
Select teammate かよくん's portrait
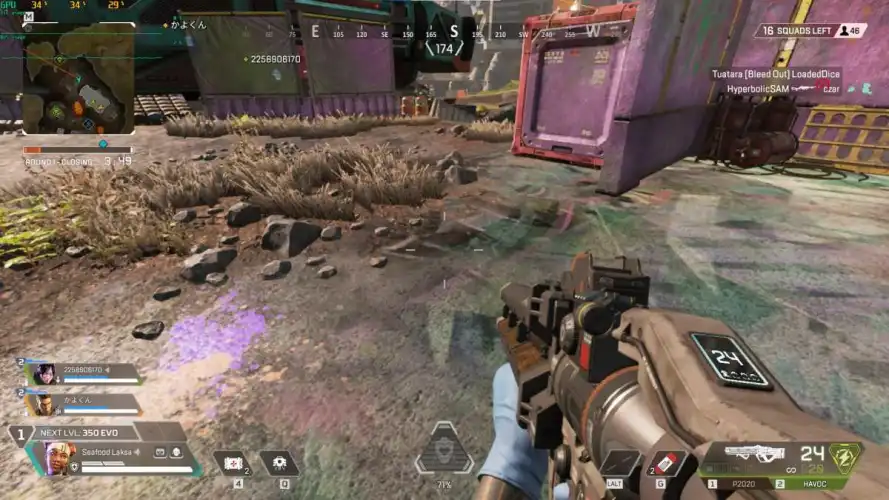click(x=42, y=404)
